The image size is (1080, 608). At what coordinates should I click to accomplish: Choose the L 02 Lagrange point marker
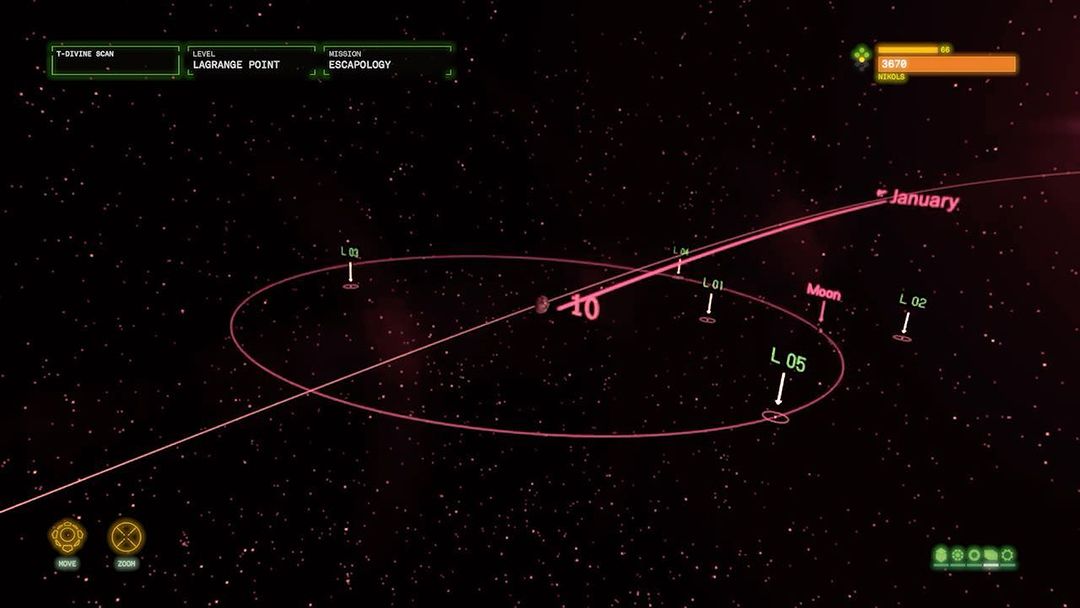point(902,338)
